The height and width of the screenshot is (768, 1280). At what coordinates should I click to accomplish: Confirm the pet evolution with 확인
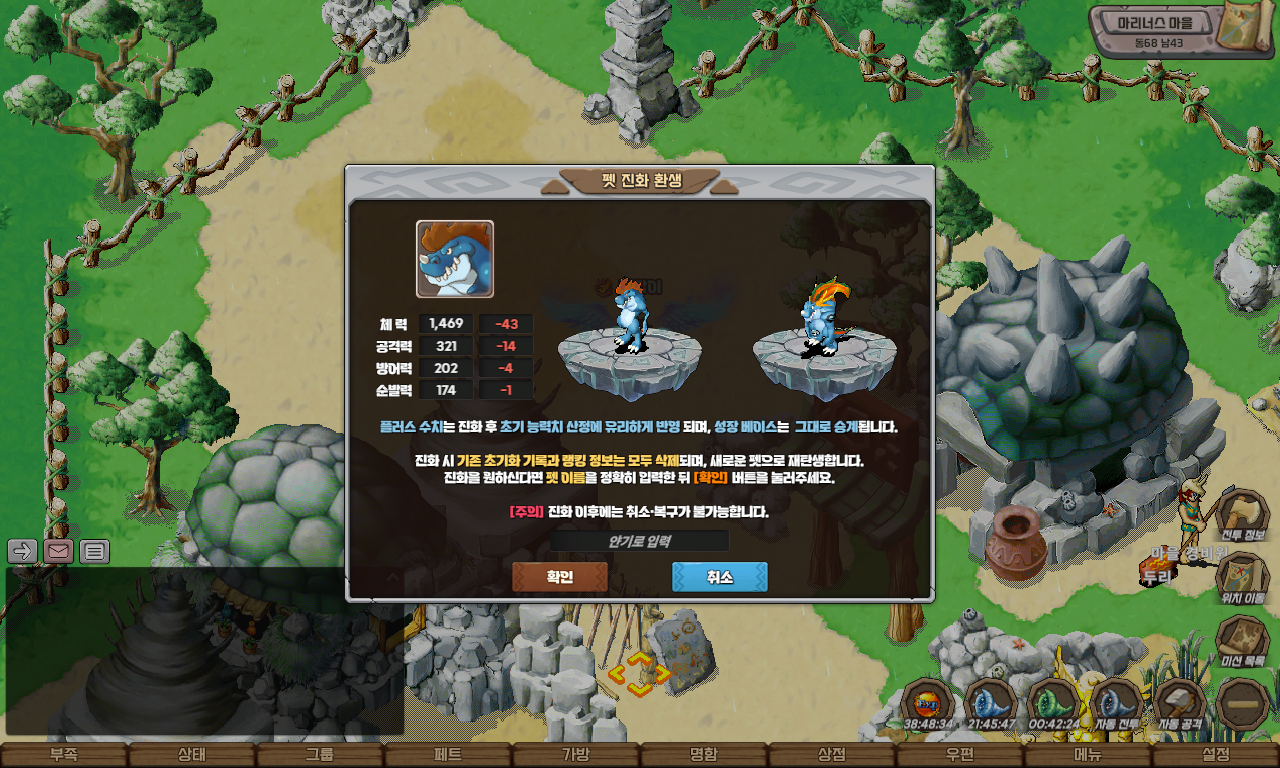pyautogui.click(x=559, y=577)
